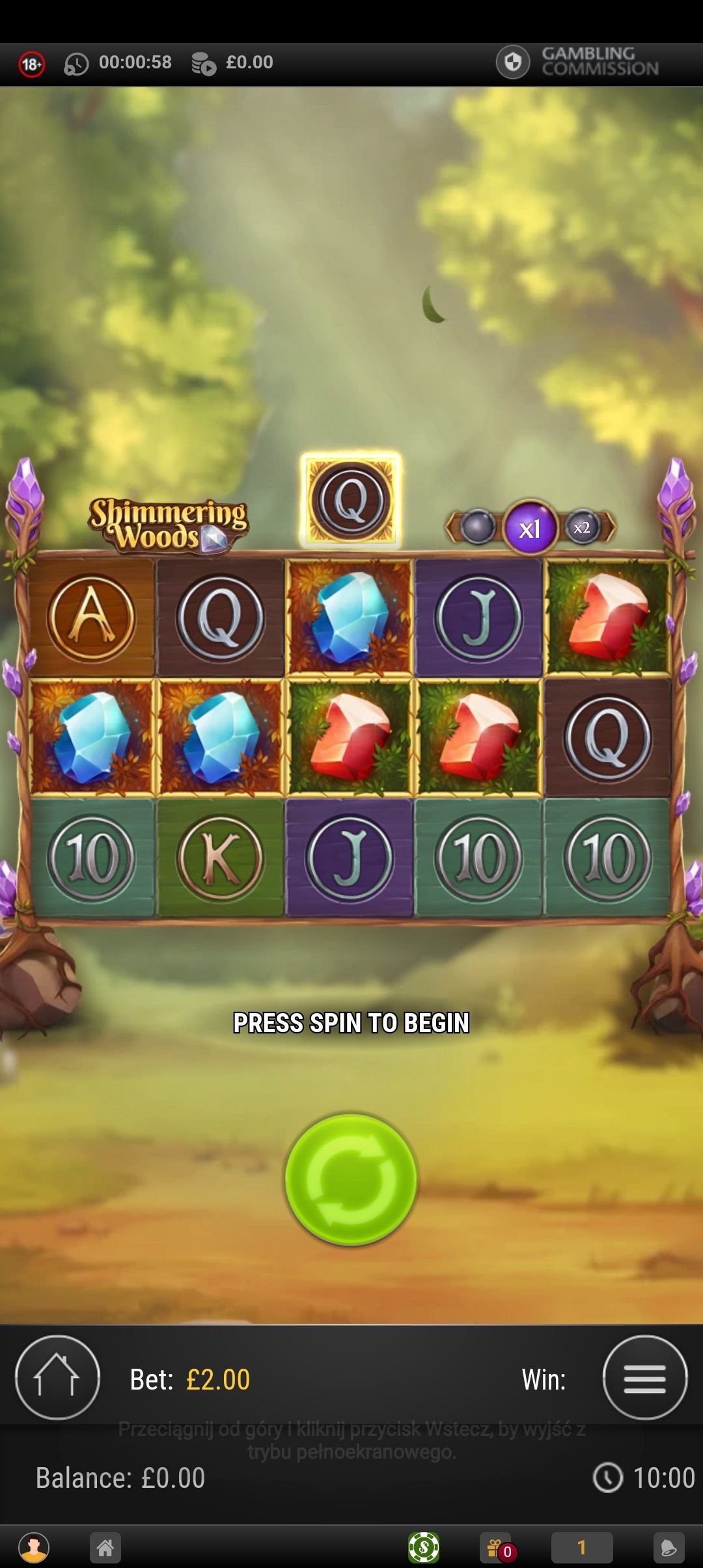703x1568 pixels.
Task: Open the hamburger game menu
Action: (644, 1377)
